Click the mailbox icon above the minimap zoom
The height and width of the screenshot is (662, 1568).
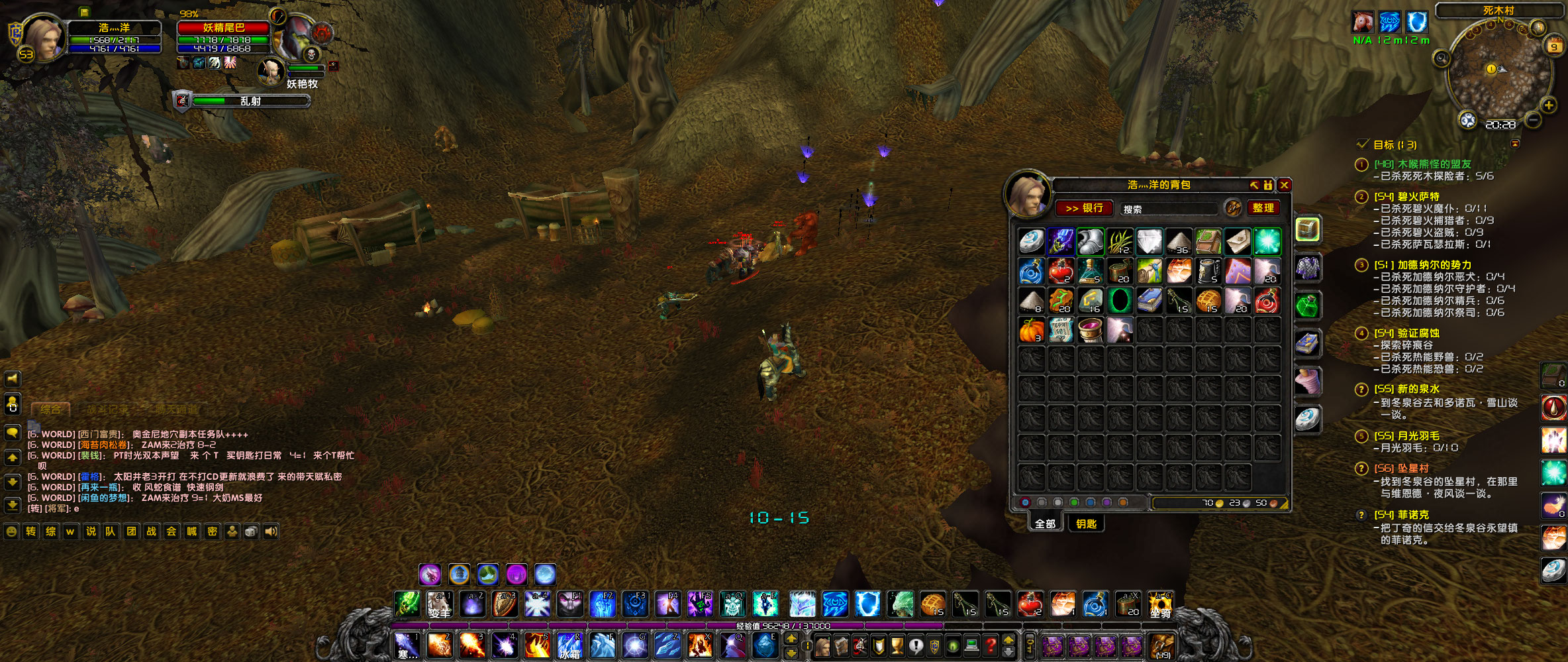[1538, 28]
